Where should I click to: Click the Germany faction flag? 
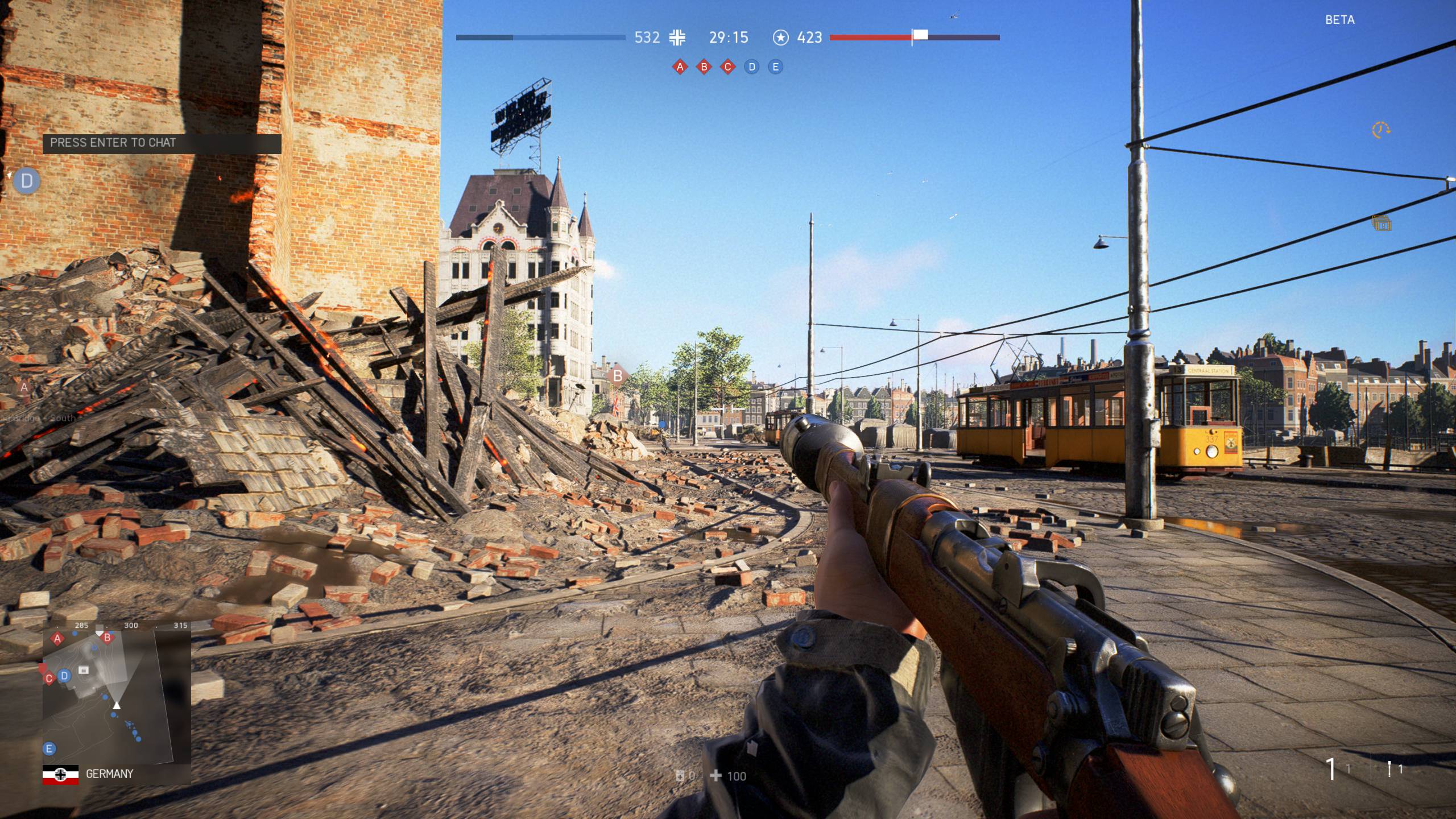tap(61, 775)
